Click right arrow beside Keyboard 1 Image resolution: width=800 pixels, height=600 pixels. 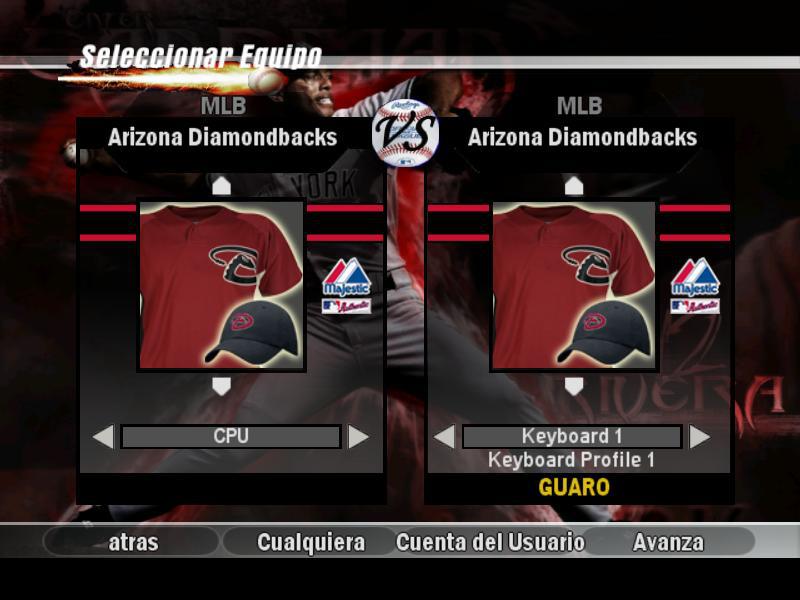pyautogui.click(x=700, y=437)
